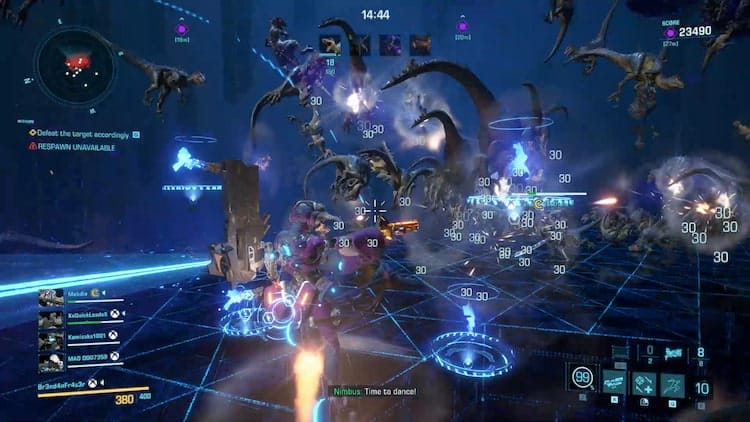Activate the weapon skill icon beside the 99 gauge
Screen dimensions: 750x422
613,382
